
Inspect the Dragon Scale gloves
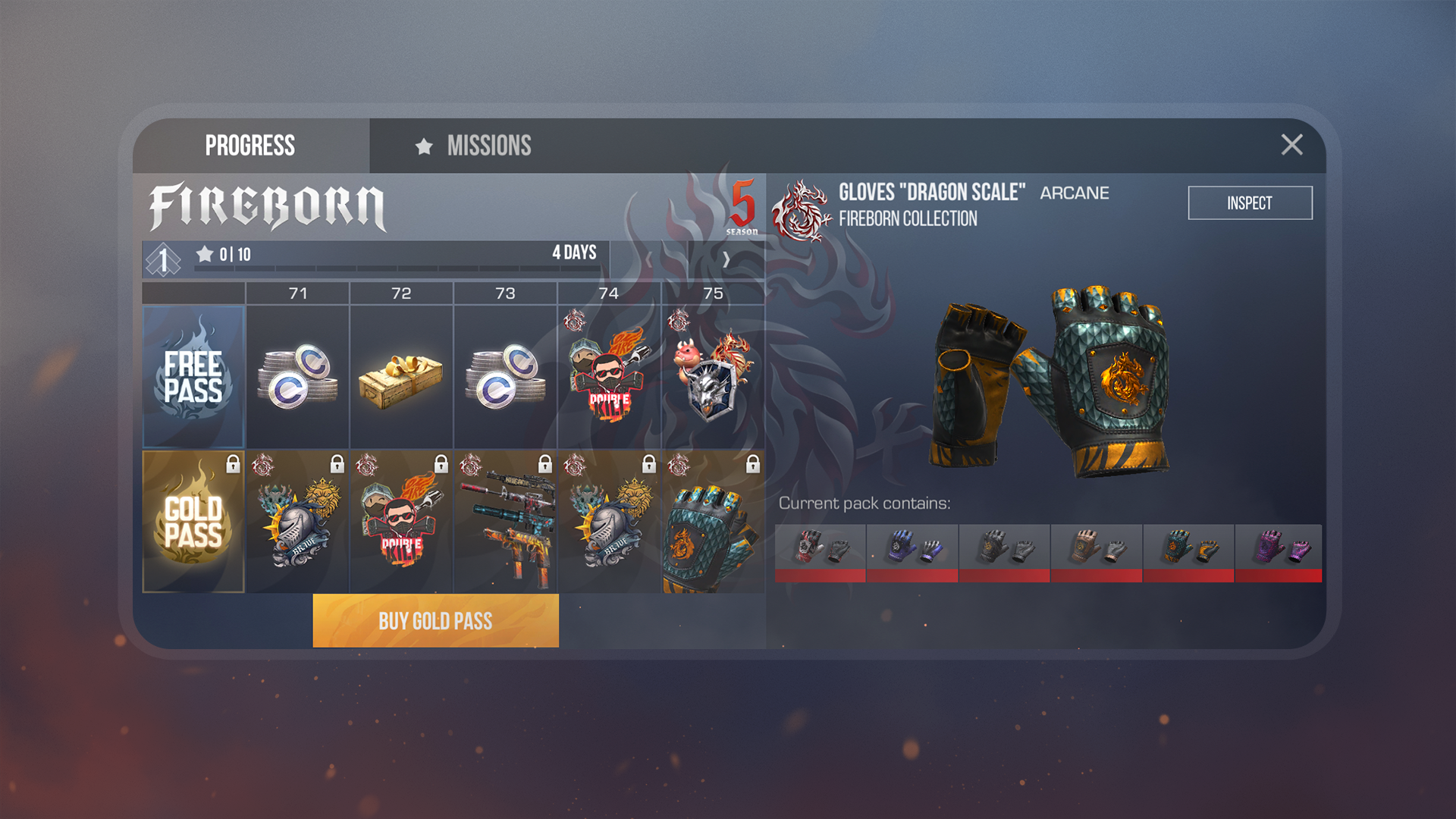point(1249,203)
